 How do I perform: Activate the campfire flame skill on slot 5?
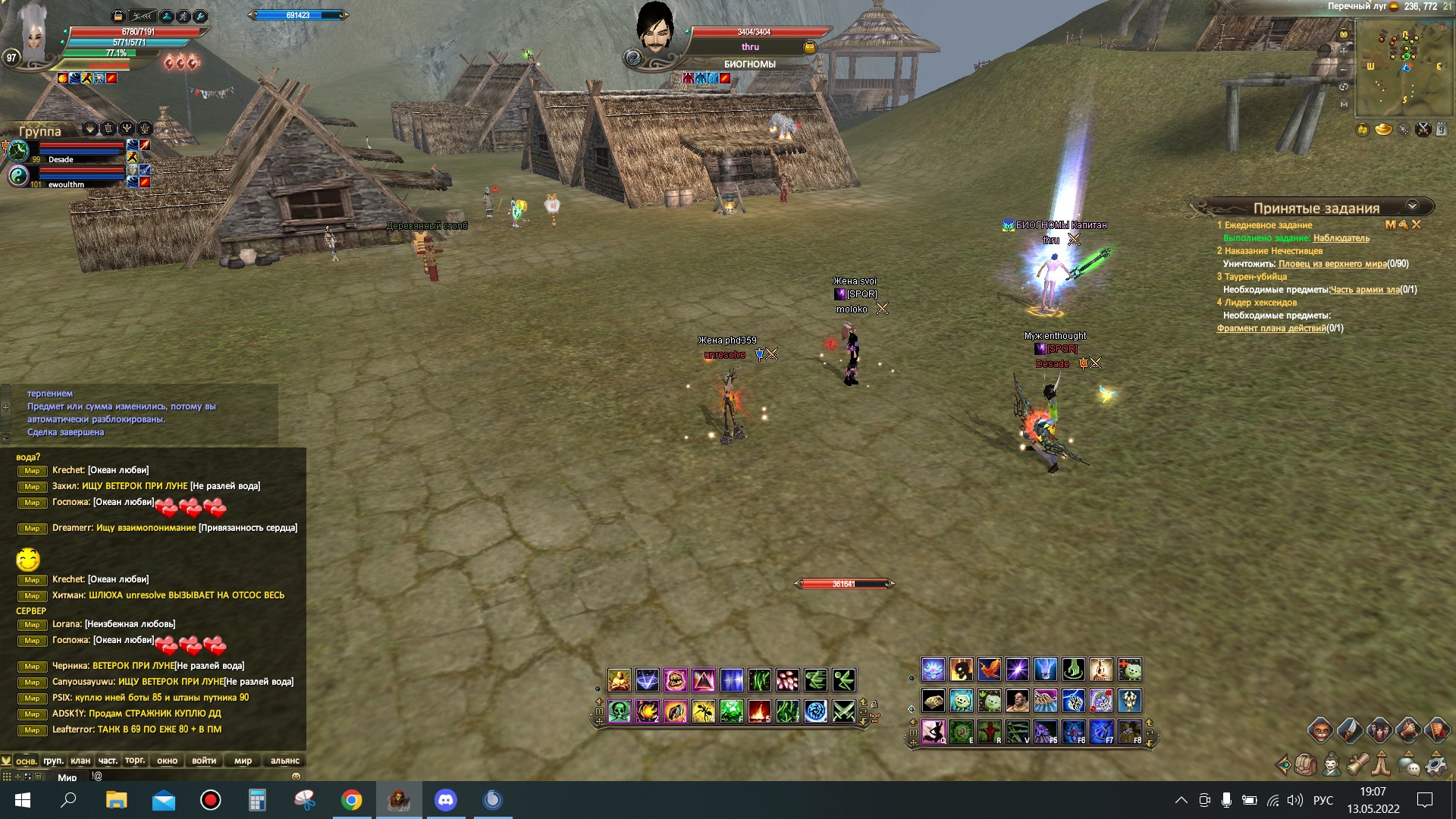click(x=759, y=711)
